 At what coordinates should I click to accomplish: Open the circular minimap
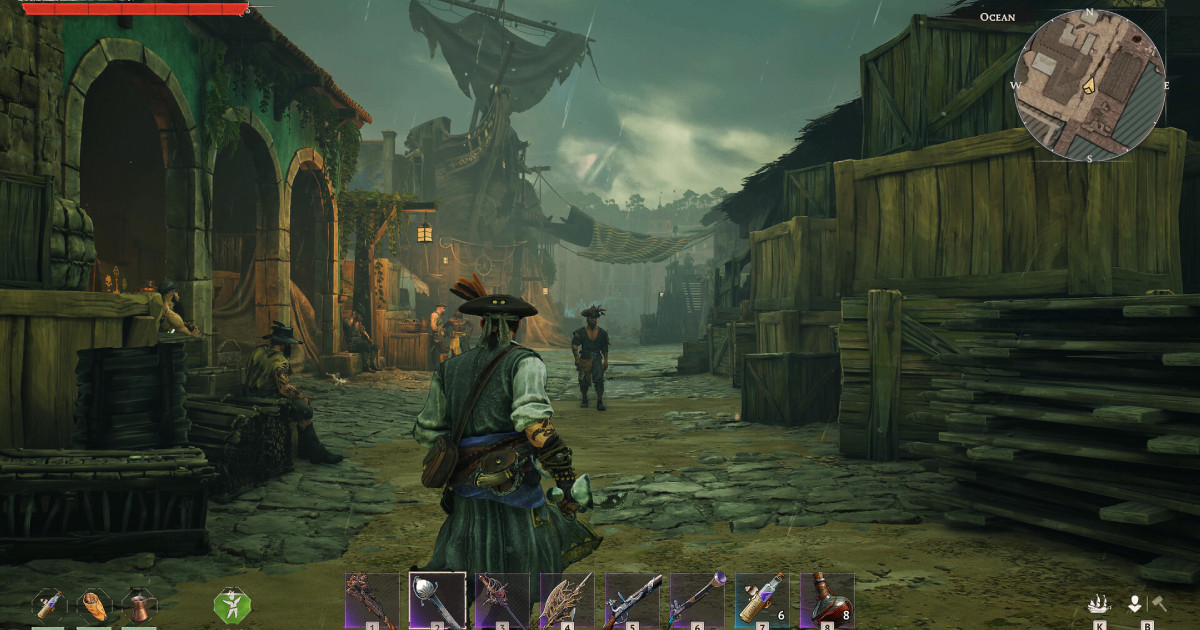[1089, 84]
